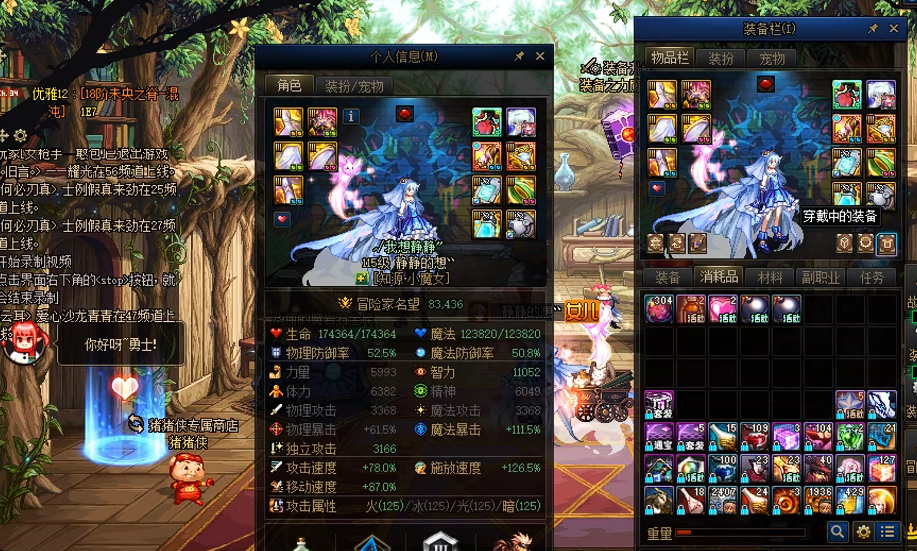Open the 材料 materials category
The width and height of the screenshot is (917, 551).
[770, 278]
